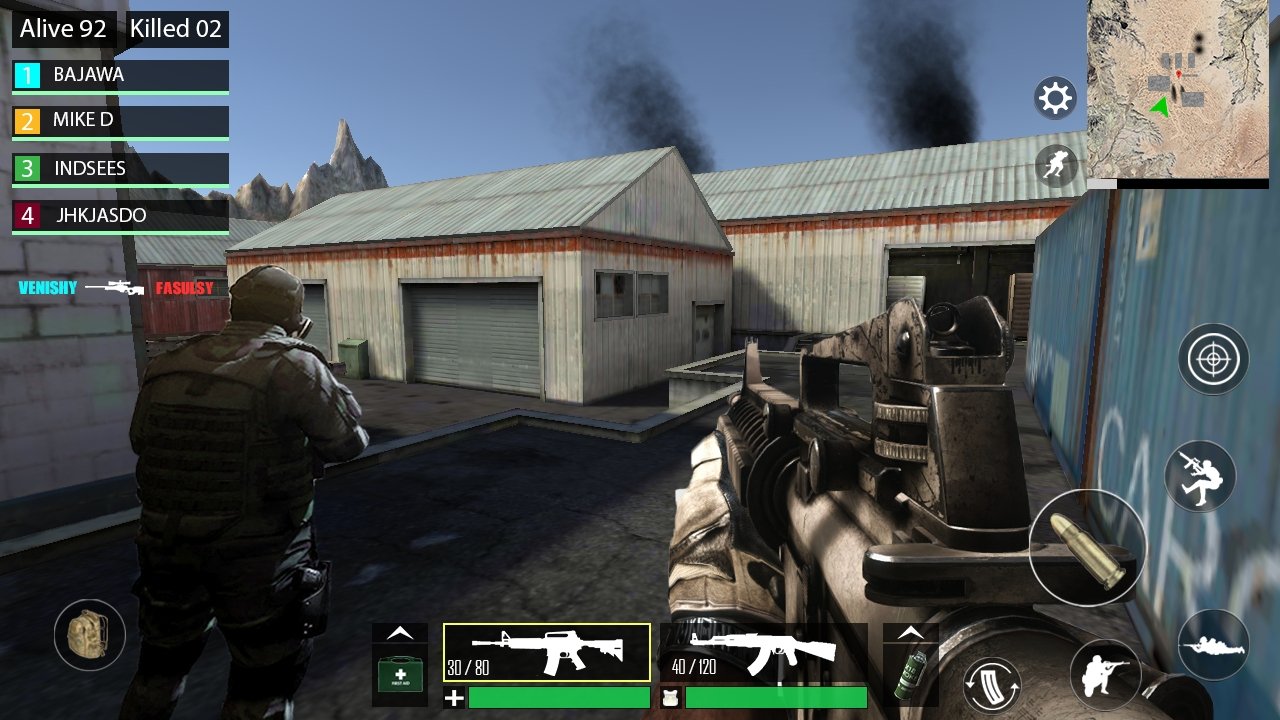Activate the crosshair aim button
This screenshot has width=1280, height=720.
(1213, 358)
